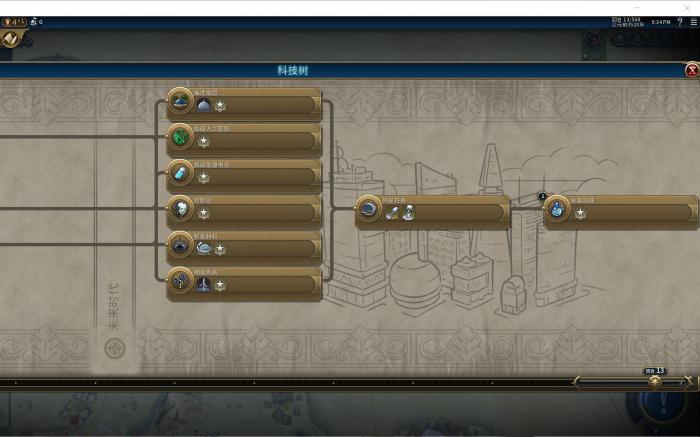Select the 外星任务 Offworld Mission technology
700x437 pixels.
click(433, 211)
